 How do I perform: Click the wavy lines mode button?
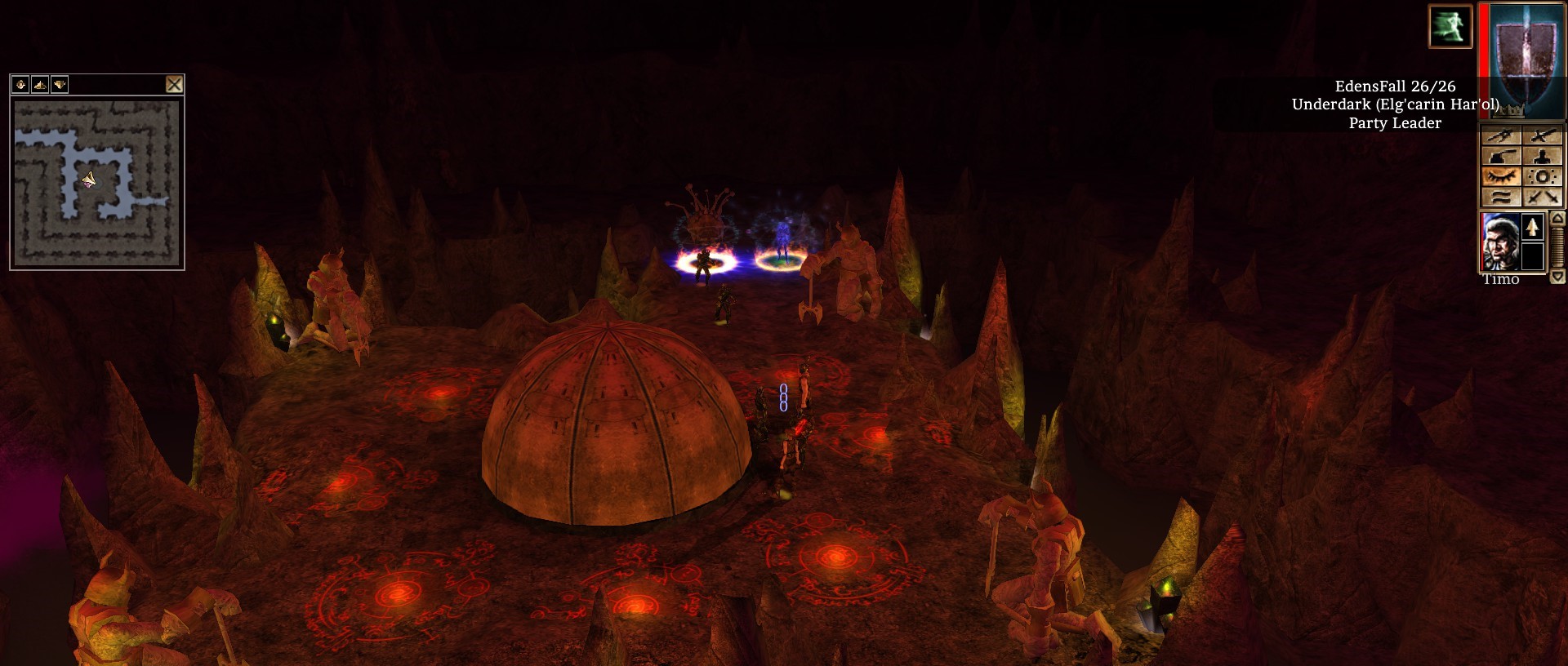(x=1501, y=197)
